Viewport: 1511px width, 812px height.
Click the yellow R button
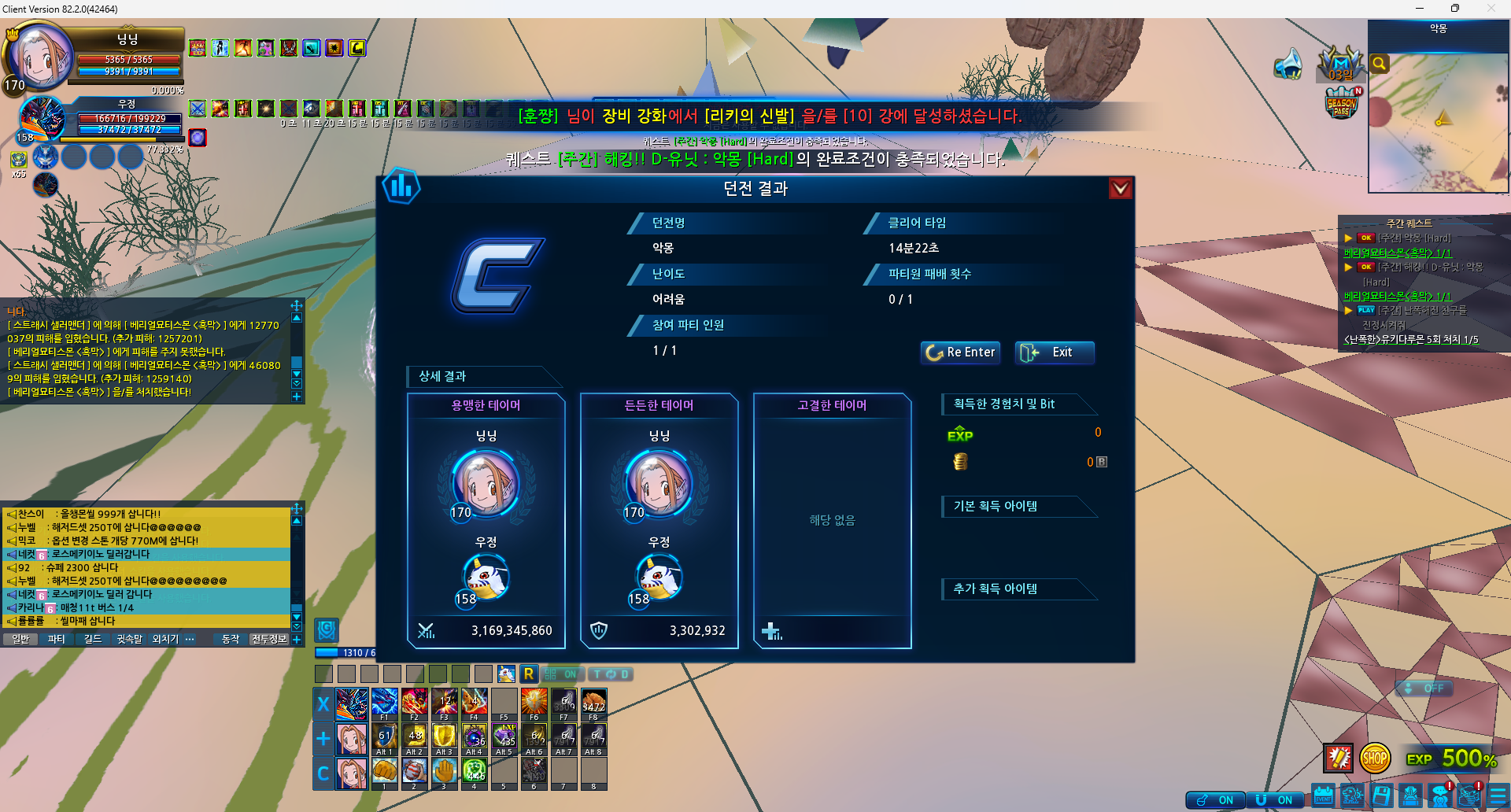pos(529,674)
